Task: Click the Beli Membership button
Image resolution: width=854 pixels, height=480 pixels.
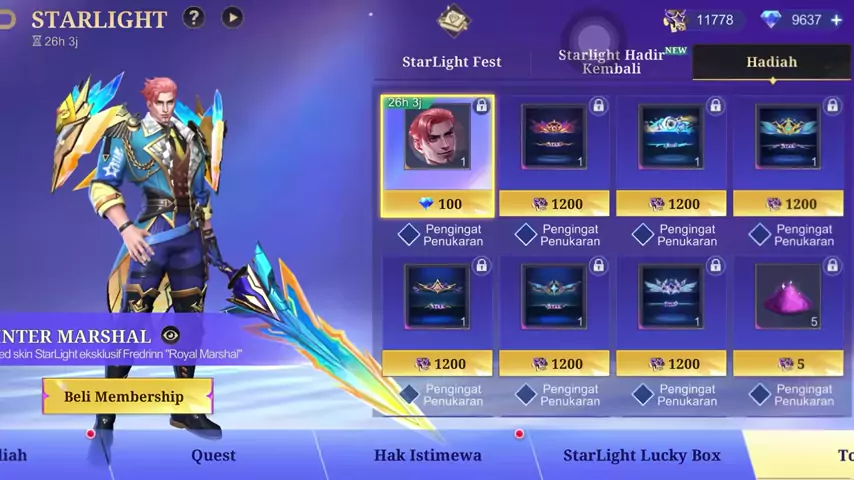Action: pyautogui.click(x=125, y=396)
